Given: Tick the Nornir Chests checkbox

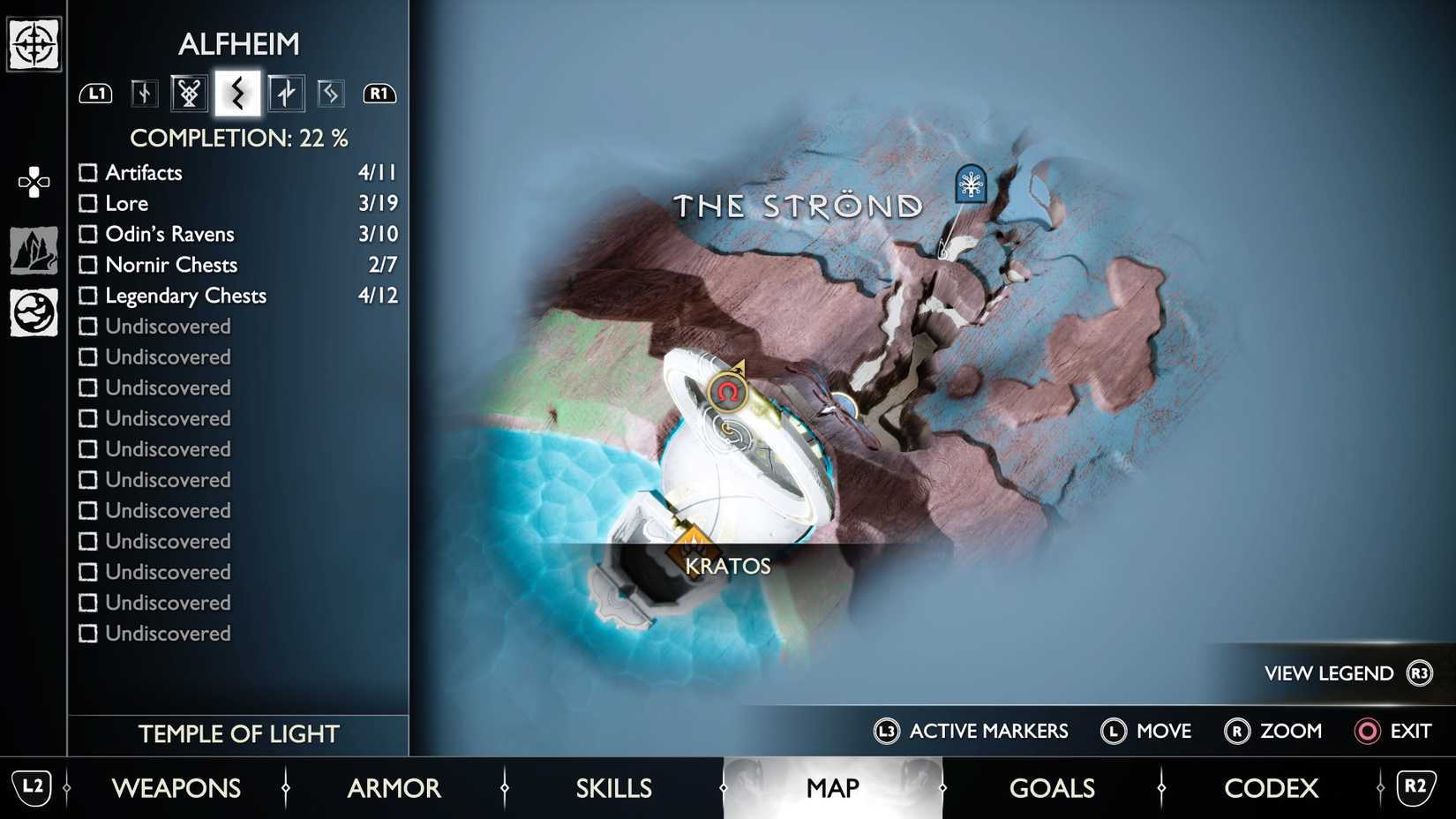Looking at the screenshot, I should 88,265.
